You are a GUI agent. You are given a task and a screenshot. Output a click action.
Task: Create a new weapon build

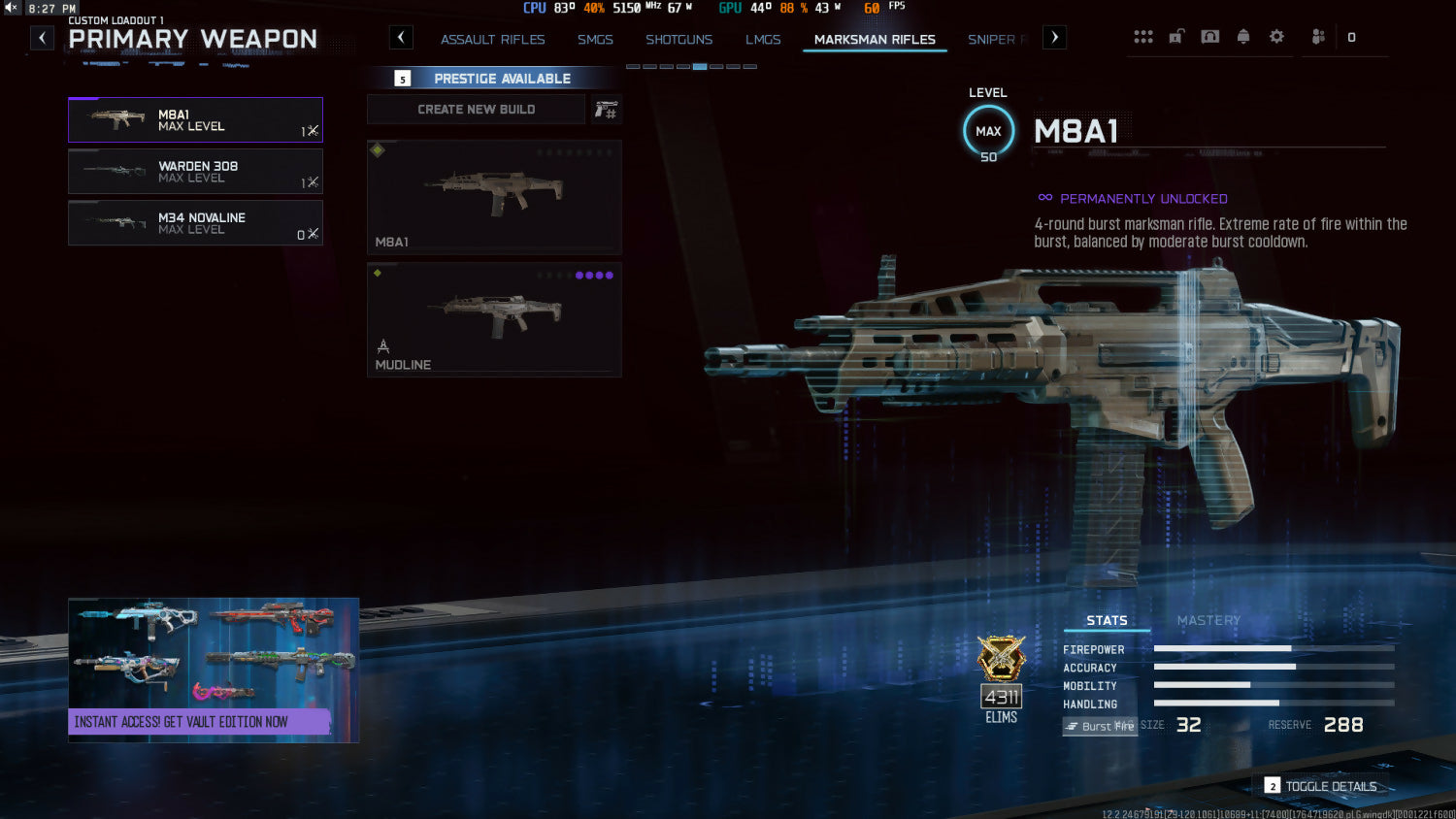(x=476, y=110)
